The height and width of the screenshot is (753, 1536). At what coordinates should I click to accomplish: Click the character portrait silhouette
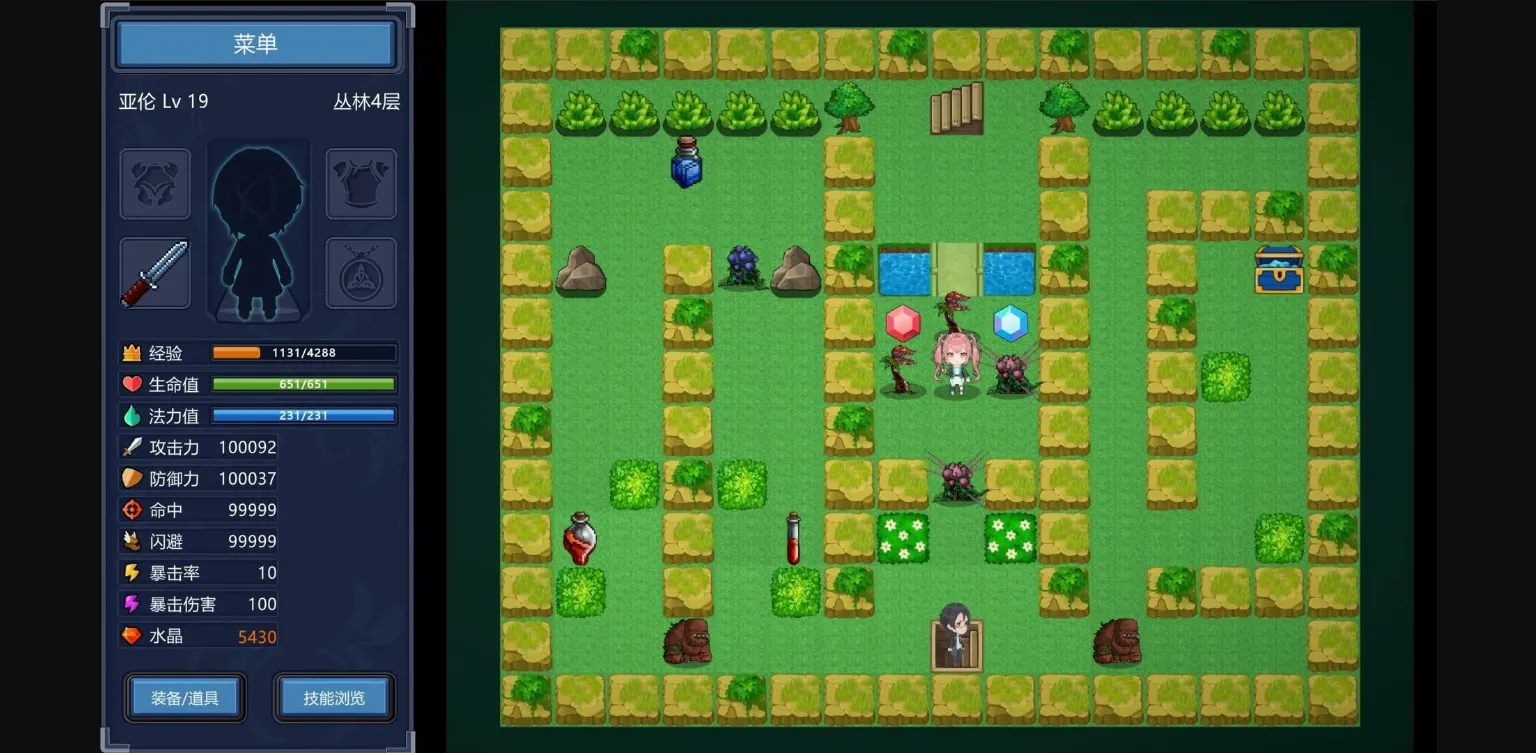pos(257,232)
